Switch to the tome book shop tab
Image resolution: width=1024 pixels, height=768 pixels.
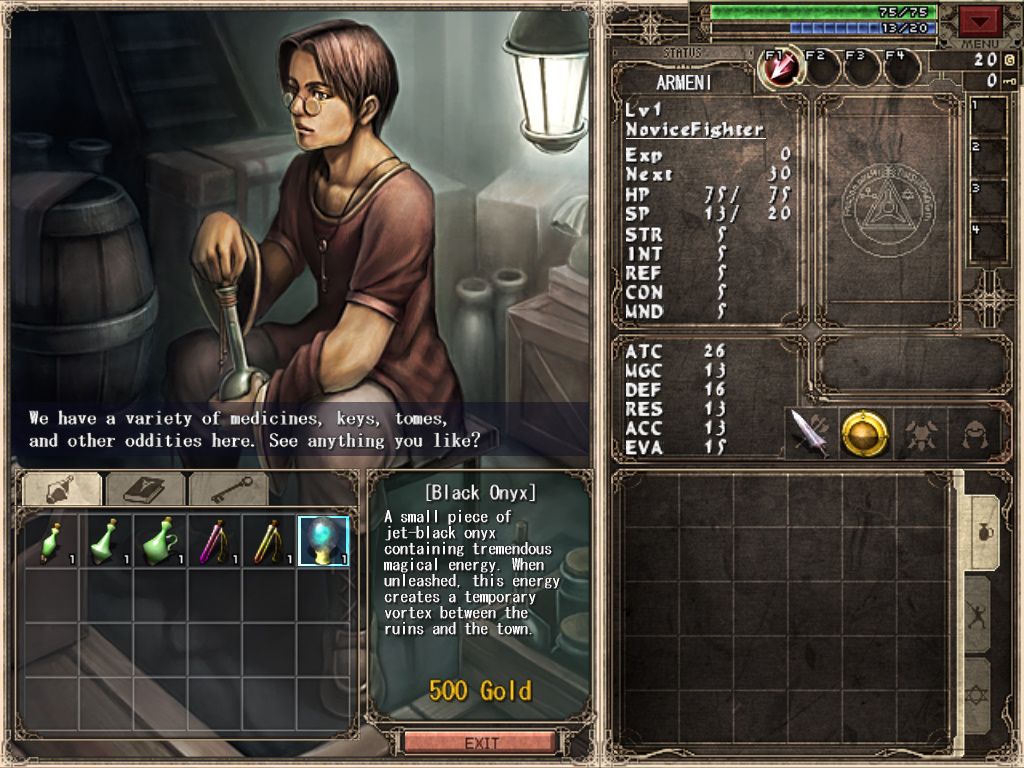click(145, 489)
